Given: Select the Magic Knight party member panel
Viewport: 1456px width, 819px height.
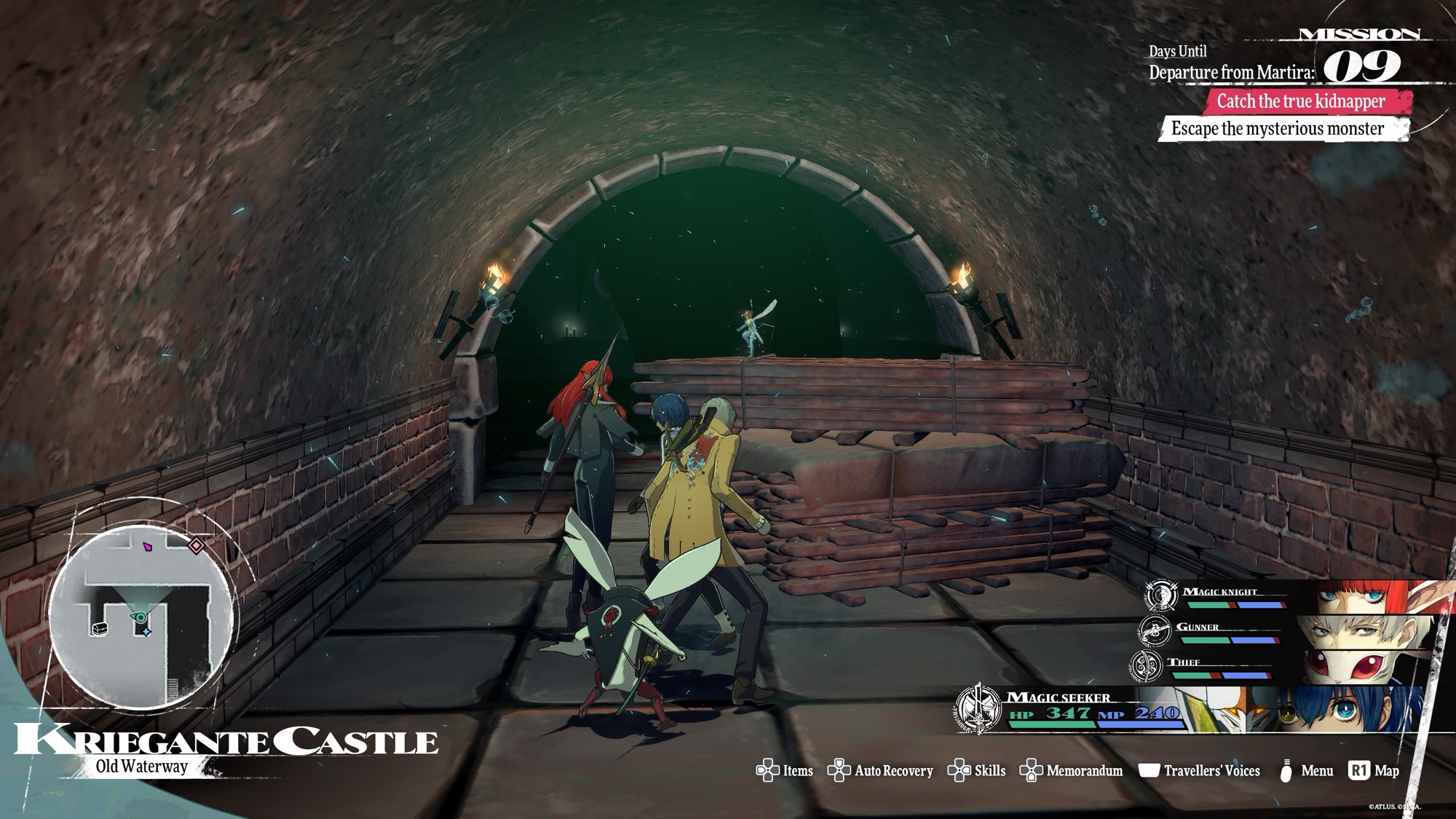Looking at the screenshot, I should tap(1281, 597).
